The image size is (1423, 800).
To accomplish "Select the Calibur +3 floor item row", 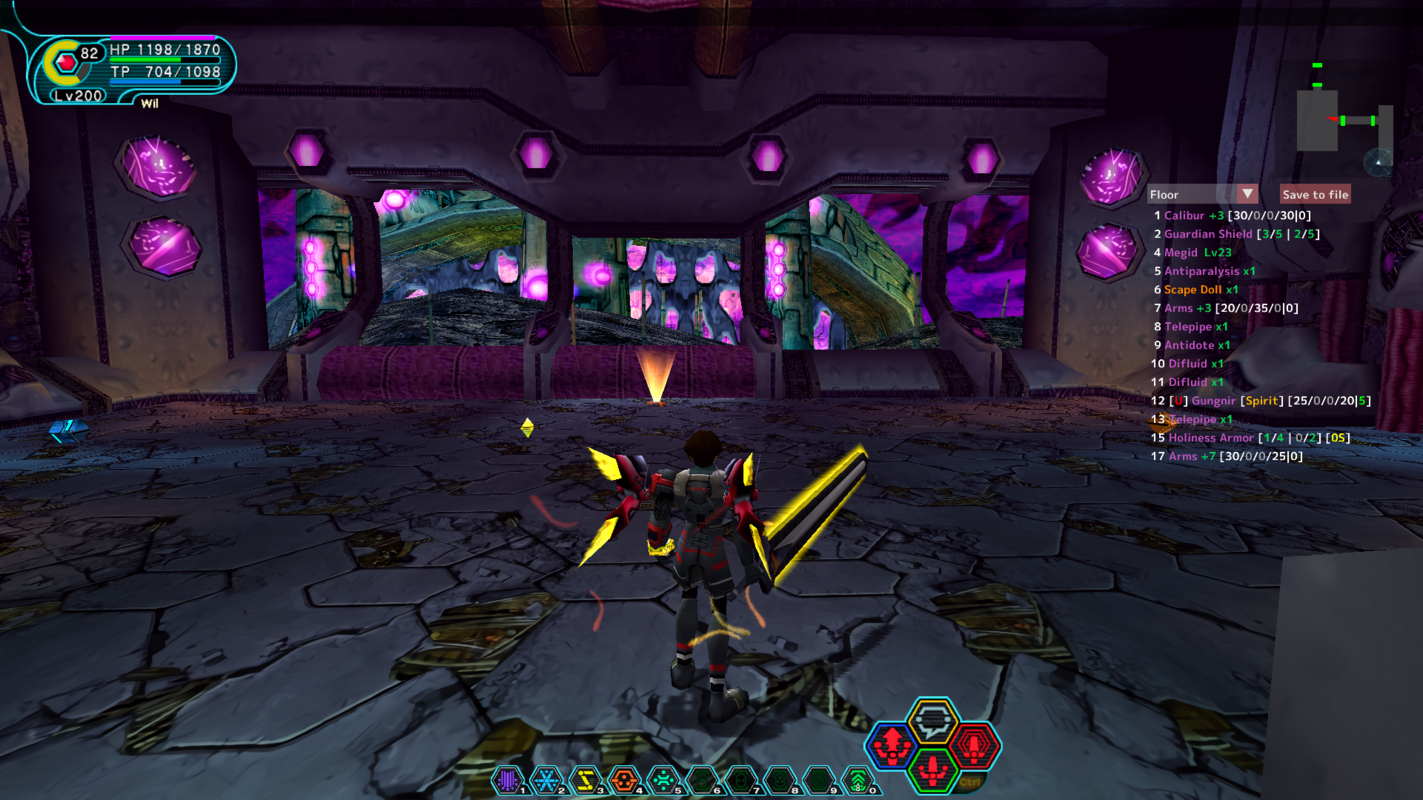I will [1232, 216].
